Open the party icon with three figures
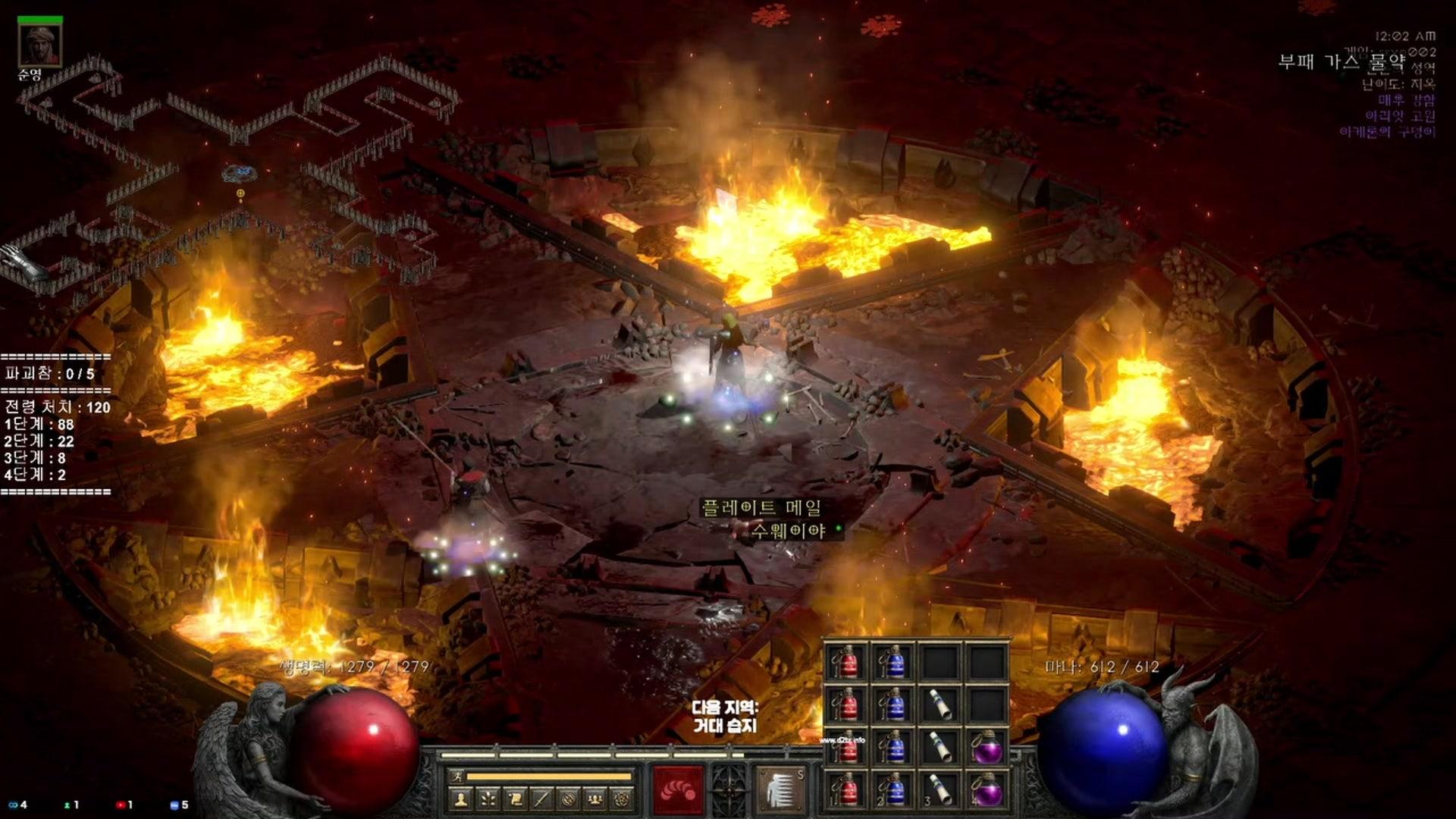The height and width of the screenshot is (819, 1456). 595,799
